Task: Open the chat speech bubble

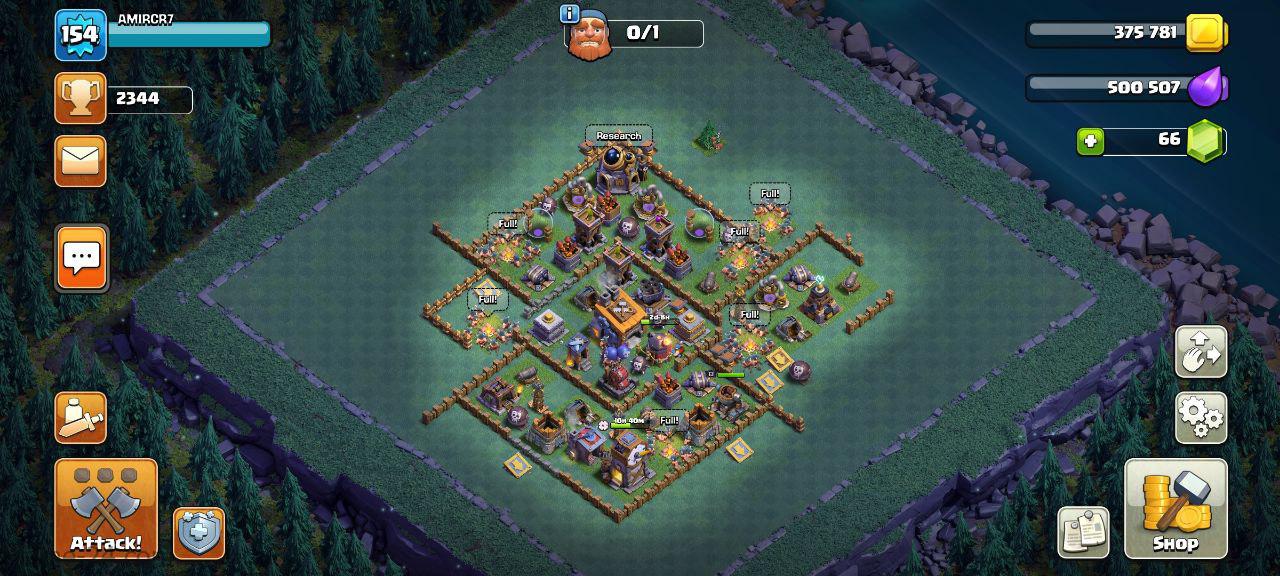Action: pyautogui.click(x=81, y=258)
